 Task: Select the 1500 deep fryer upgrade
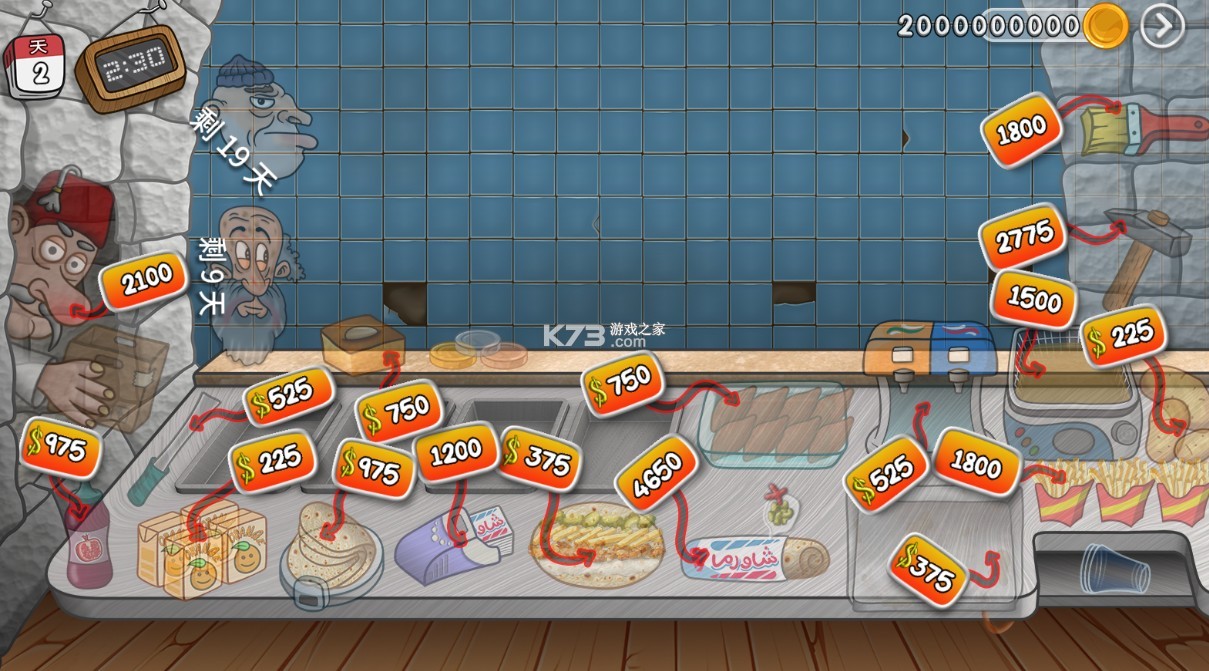[x=1033, y=299]
